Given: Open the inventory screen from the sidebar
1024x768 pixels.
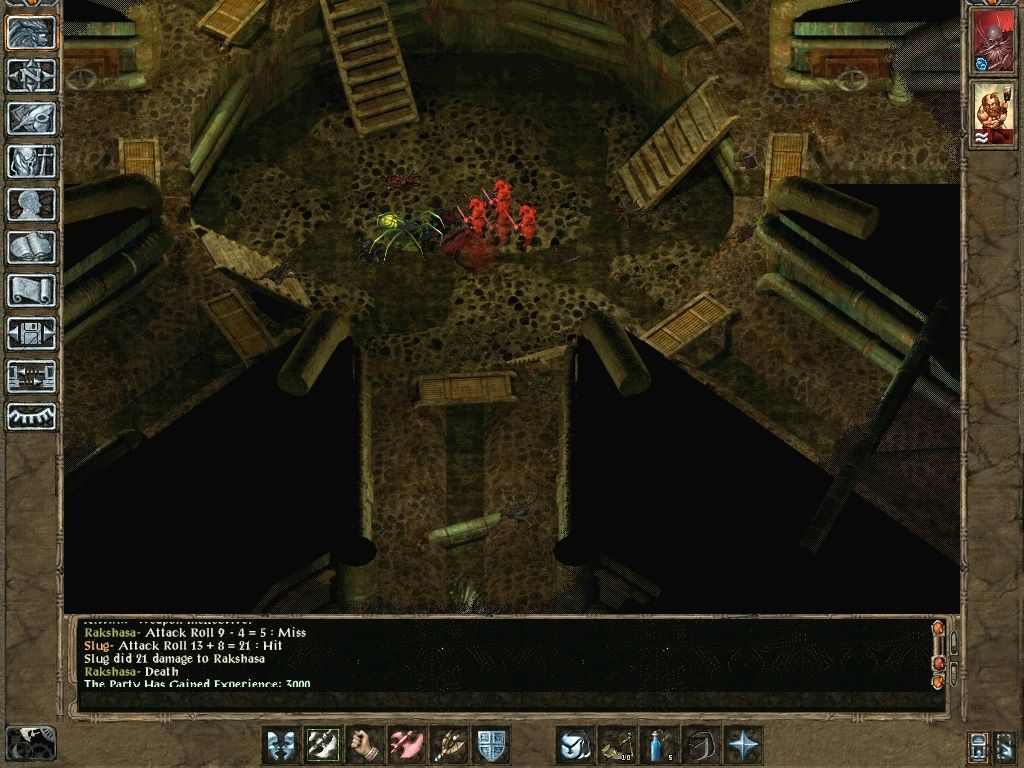Looking at the screenshot, I should click(x=31, y=161).
